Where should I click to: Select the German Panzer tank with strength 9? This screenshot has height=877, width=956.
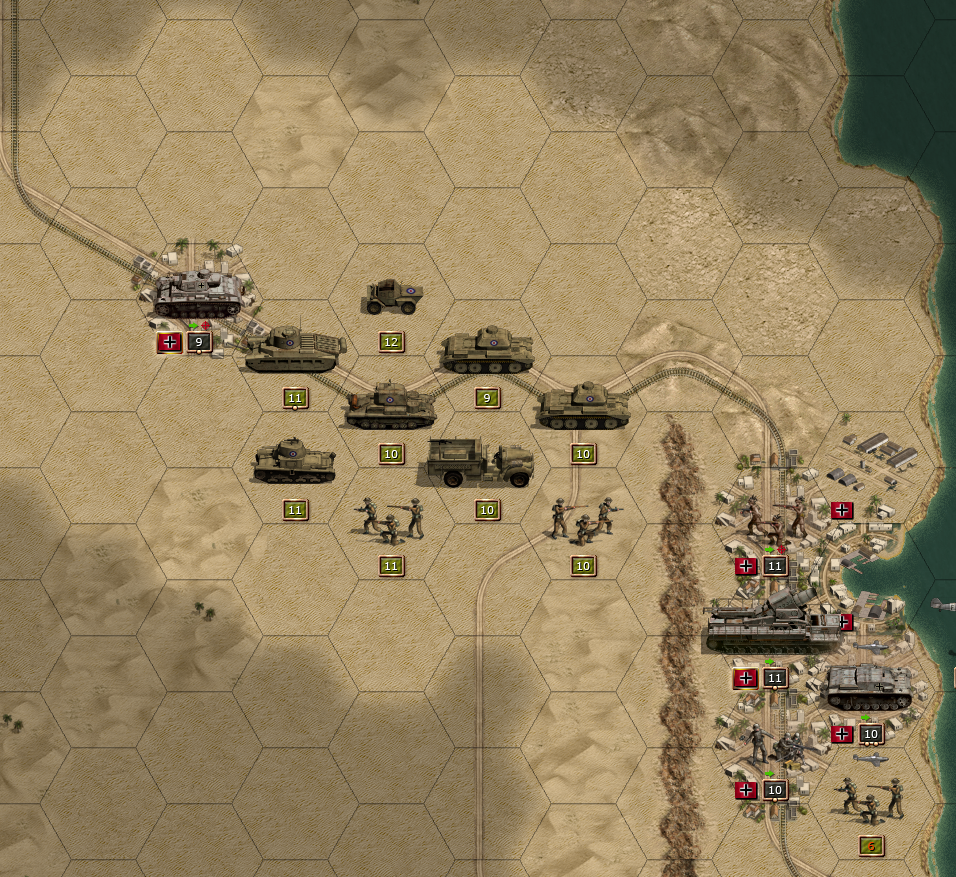[198, 293]
